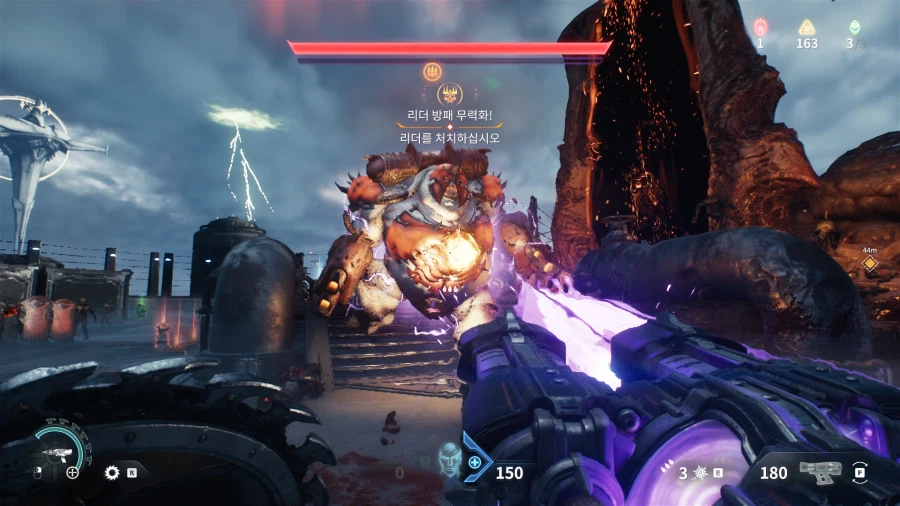Click the green wraithstone resource icon
900x506 pixels.
pos(853,27)
